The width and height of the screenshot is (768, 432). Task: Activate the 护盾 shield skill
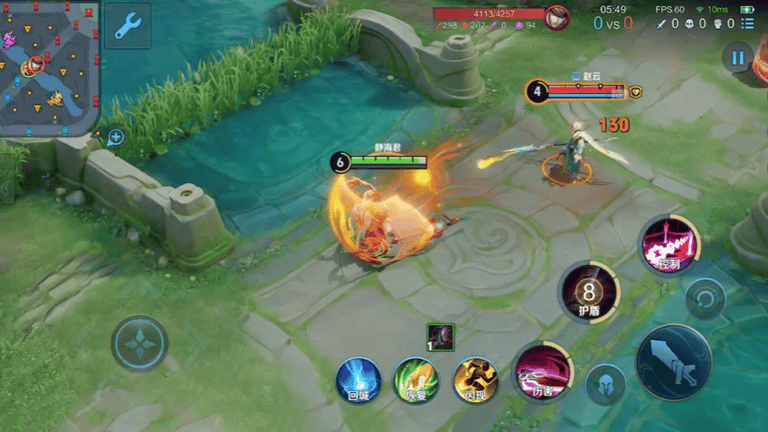point(589,292)
